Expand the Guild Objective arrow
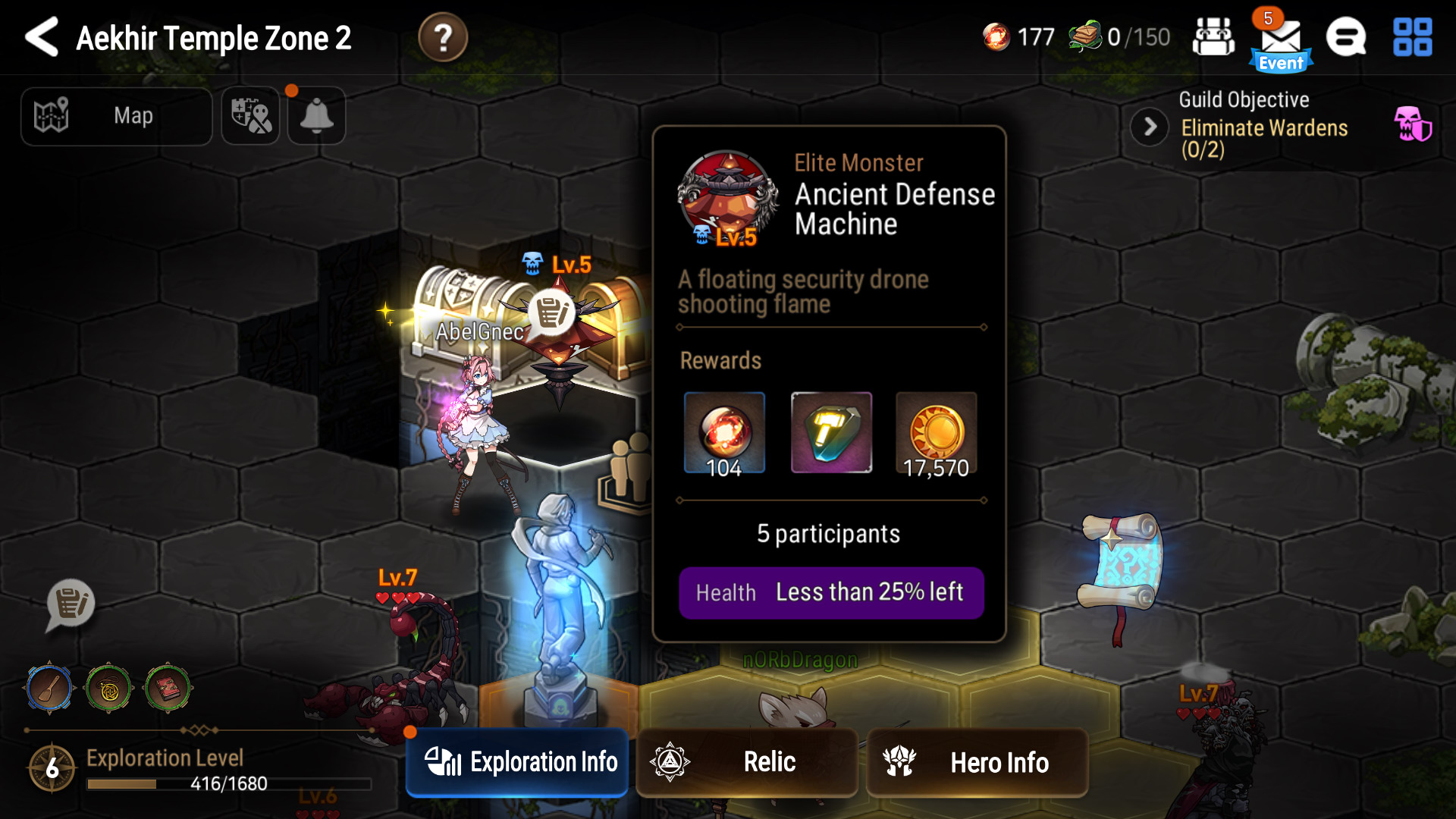 pyautogui.click(x=1150, y=126)
